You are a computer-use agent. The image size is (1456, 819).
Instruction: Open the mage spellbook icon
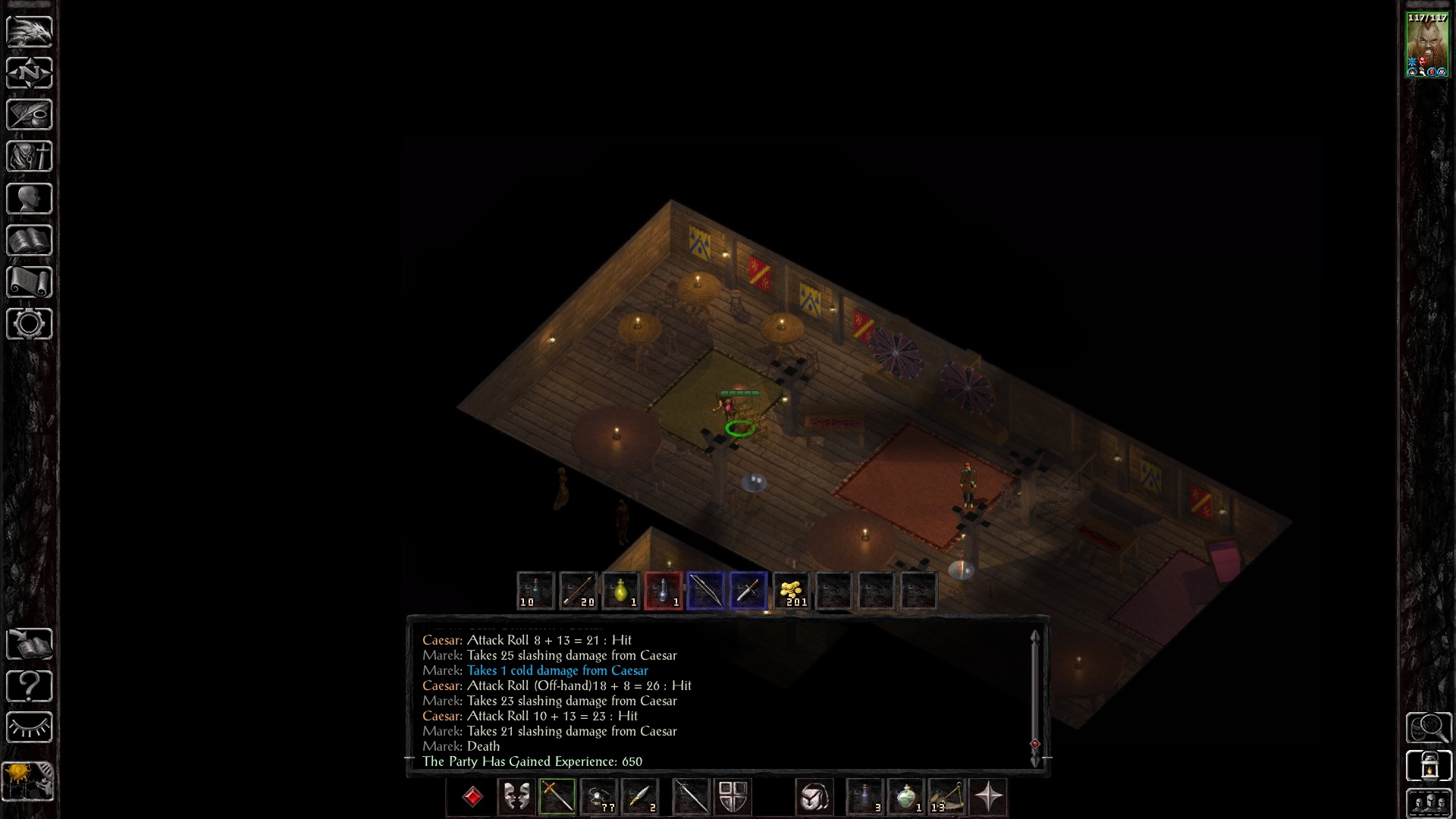pos(30,240)
